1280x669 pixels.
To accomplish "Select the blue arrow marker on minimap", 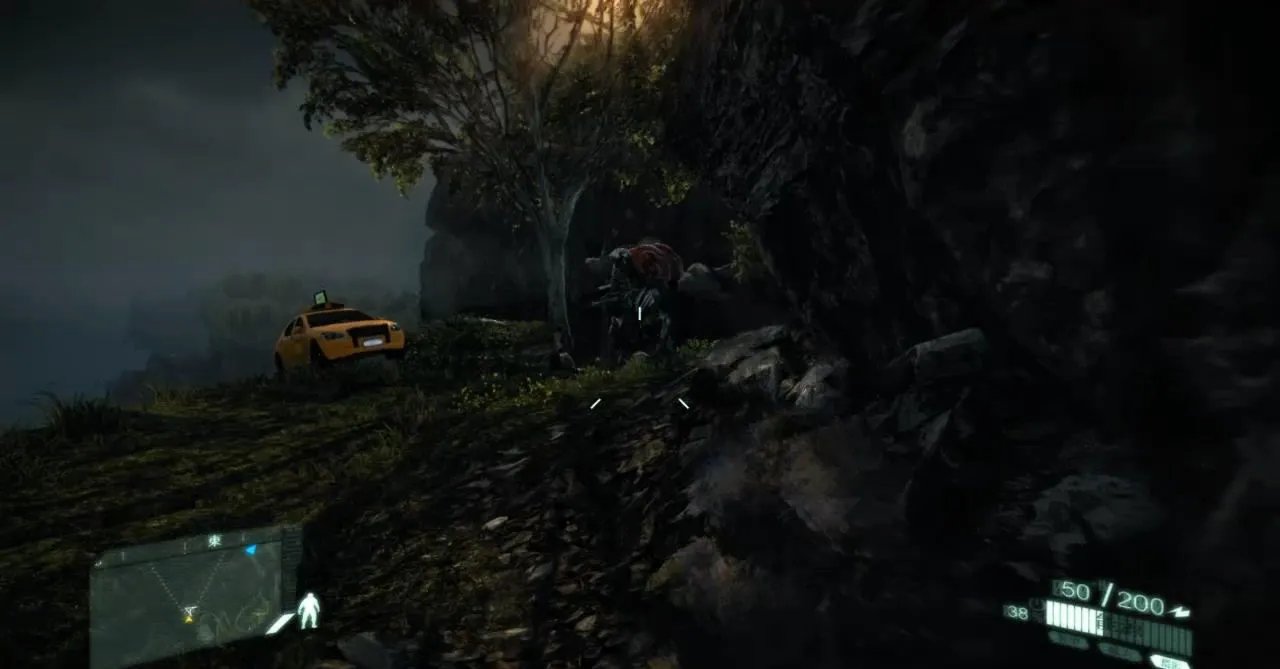I will [250, 549].
